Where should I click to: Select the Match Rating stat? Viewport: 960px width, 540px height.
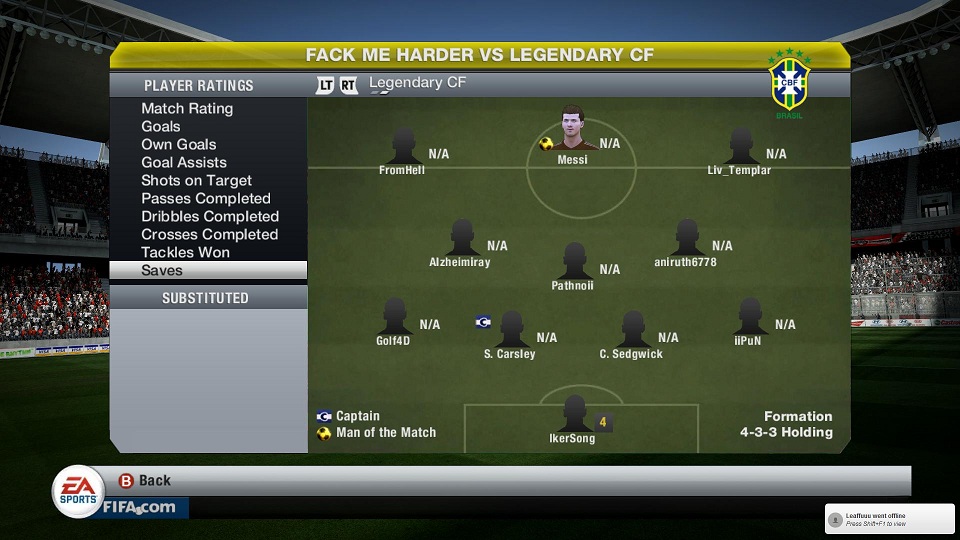(187, 109)
